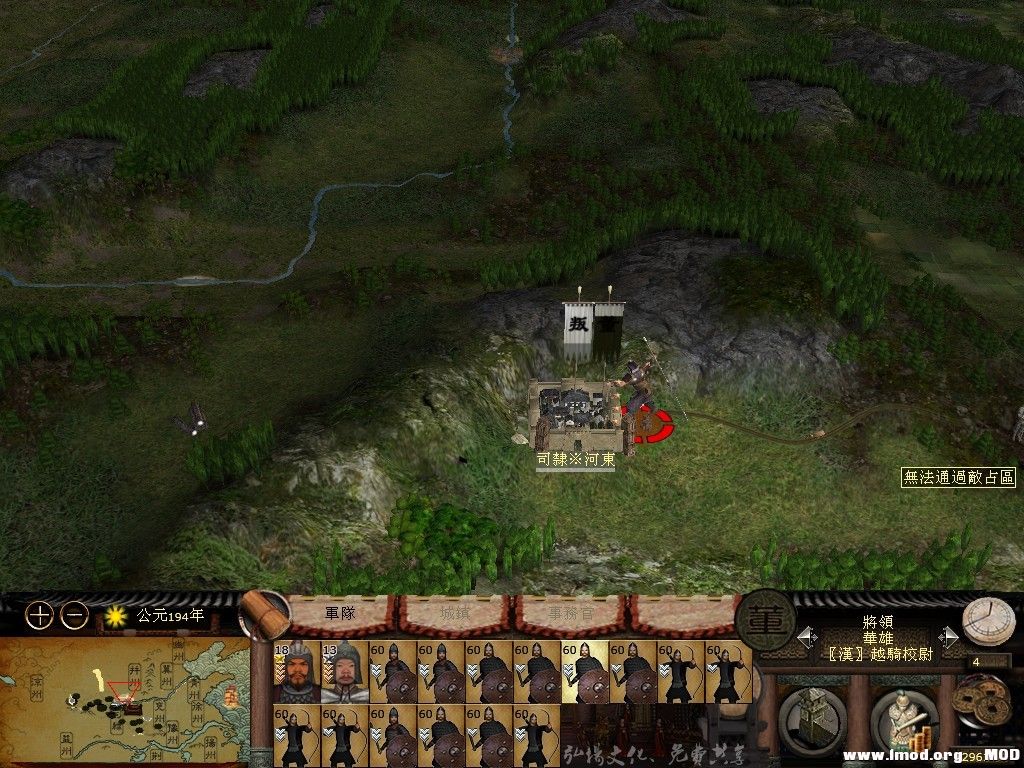Select the 司隸※河東 settlement label

click(x=575, y=460)
